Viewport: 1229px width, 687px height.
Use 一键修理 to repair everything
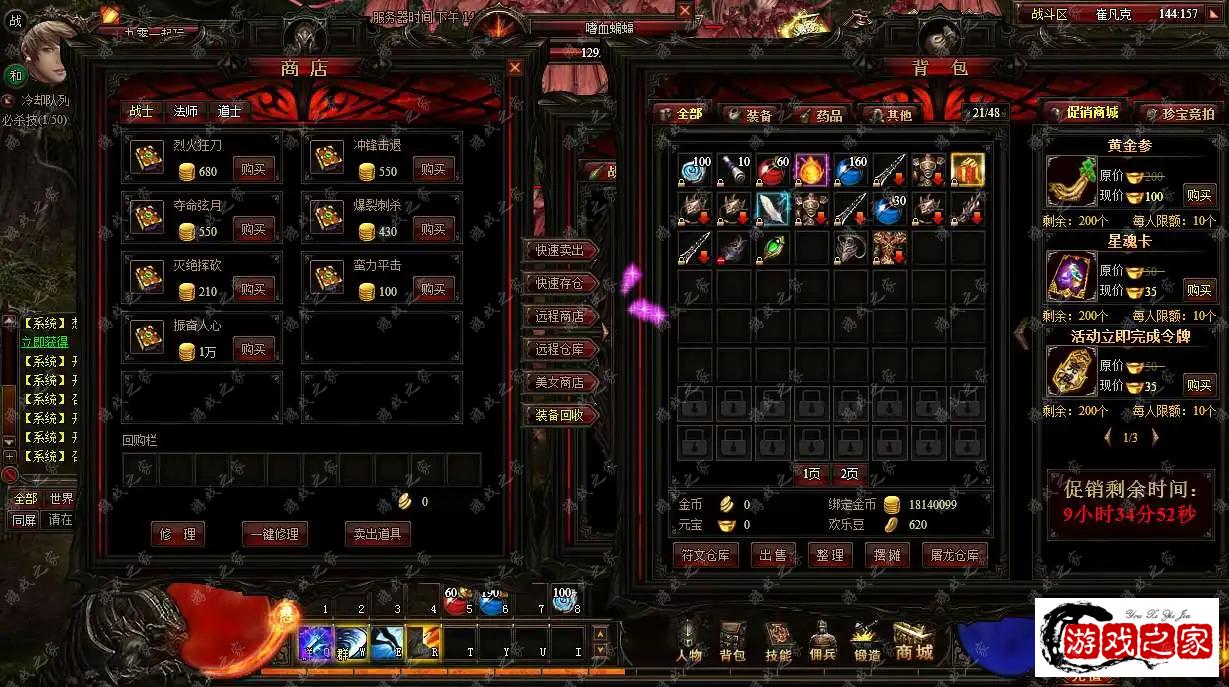click(274, 534)
